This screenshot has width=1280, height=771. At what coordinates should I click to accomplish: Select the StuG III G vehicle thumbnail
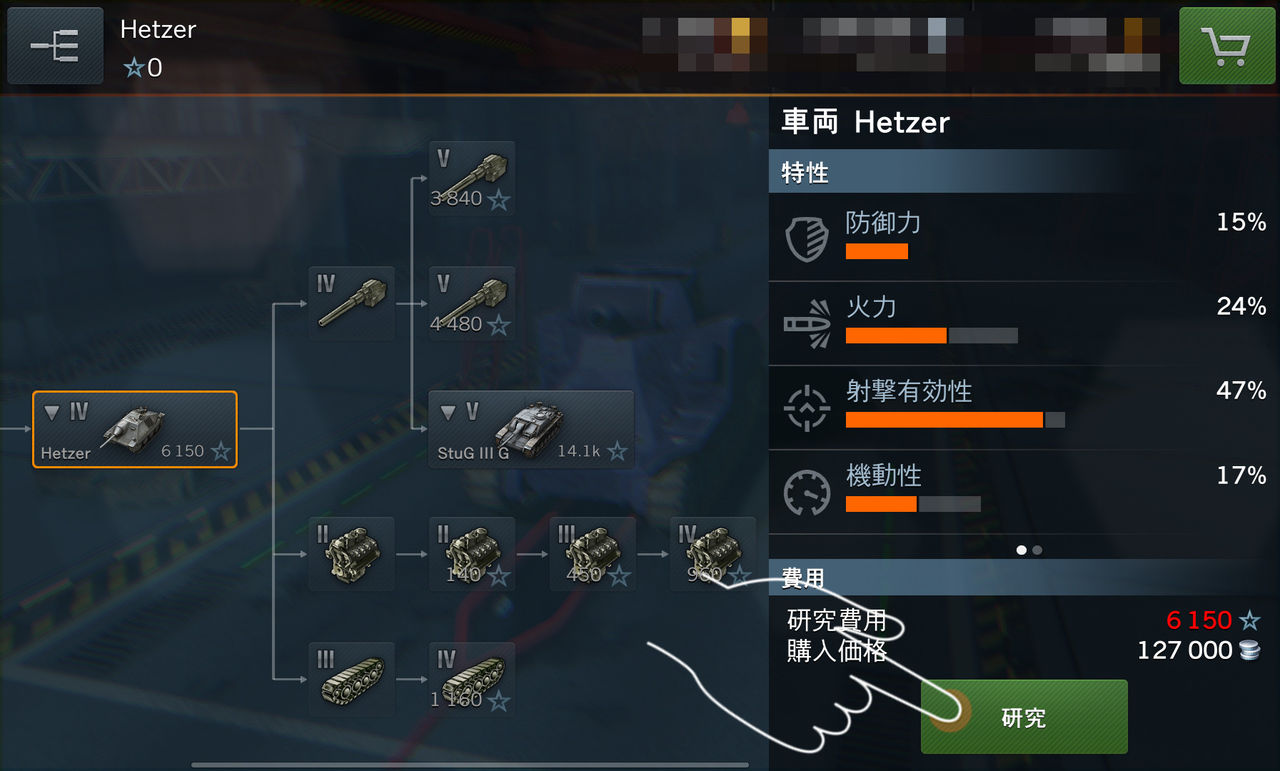(532, 425)
